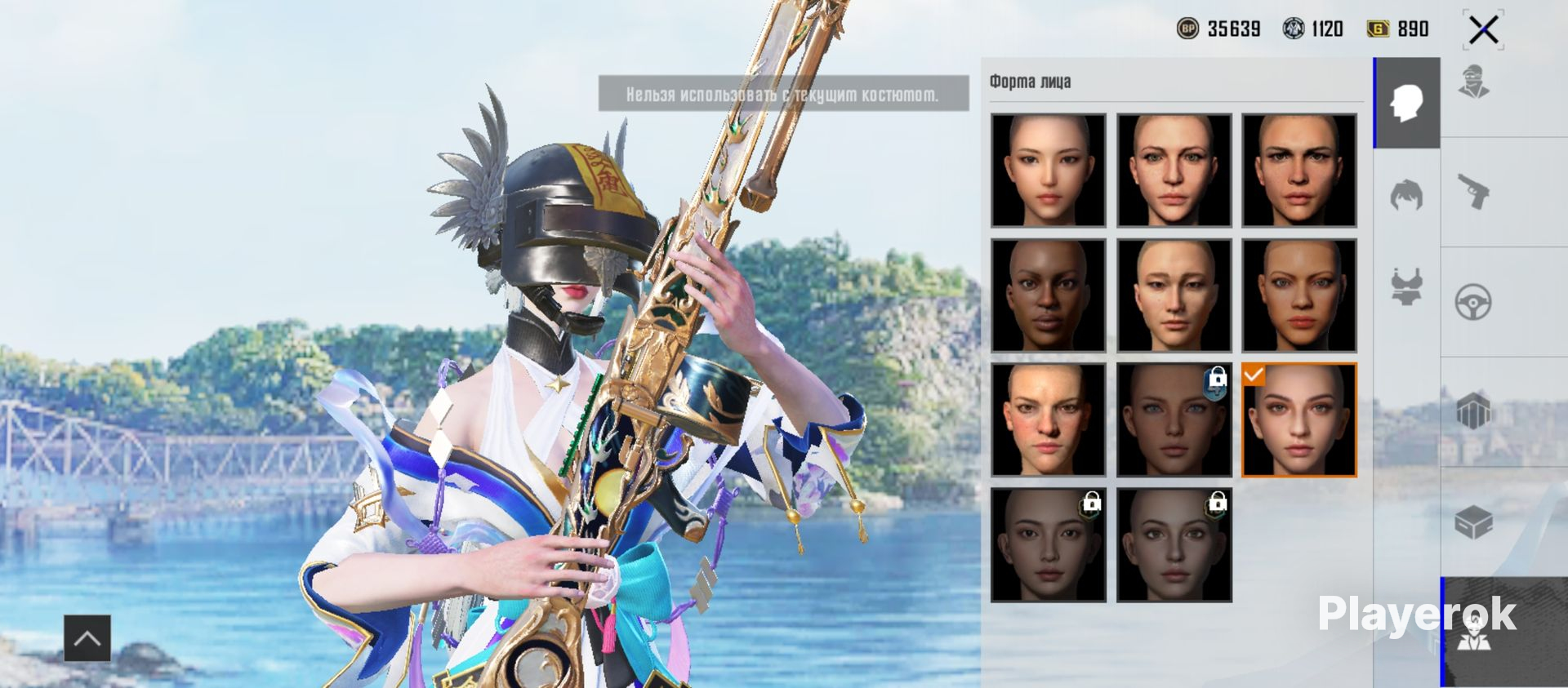Switch to the underwear tab
Viewport: 1568px width, 688px height.
(x=1406, y=286)
